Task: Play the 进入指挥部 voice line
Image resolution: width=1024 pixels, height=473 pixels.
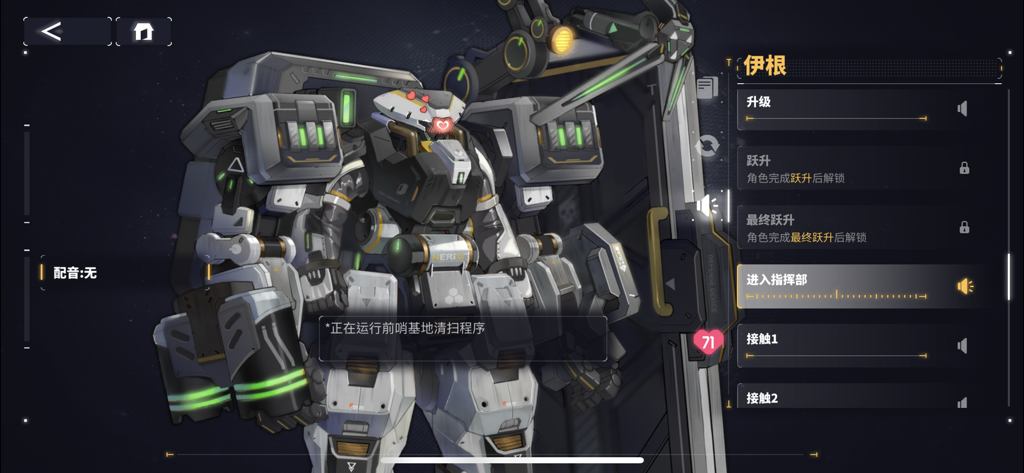Action: (964, 286)
